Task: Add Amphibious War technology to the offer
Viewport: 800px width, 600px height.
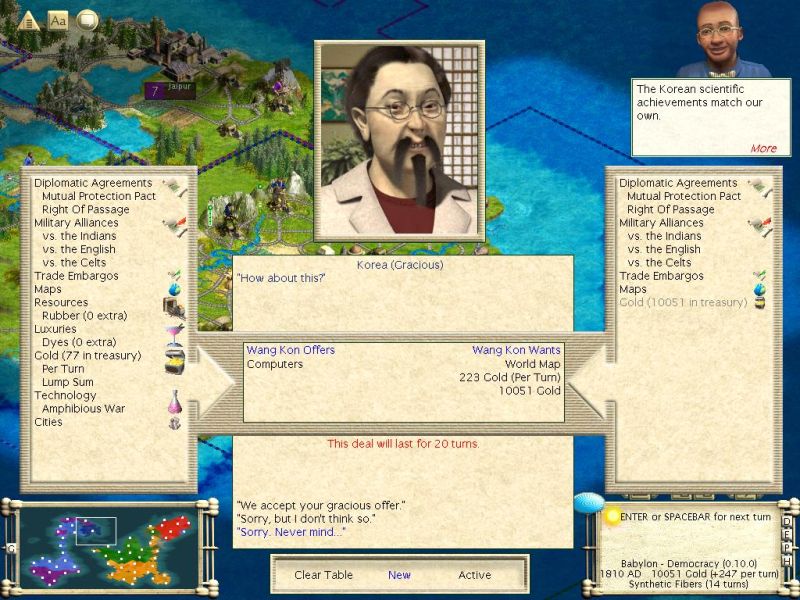Action: click(80, 408)
